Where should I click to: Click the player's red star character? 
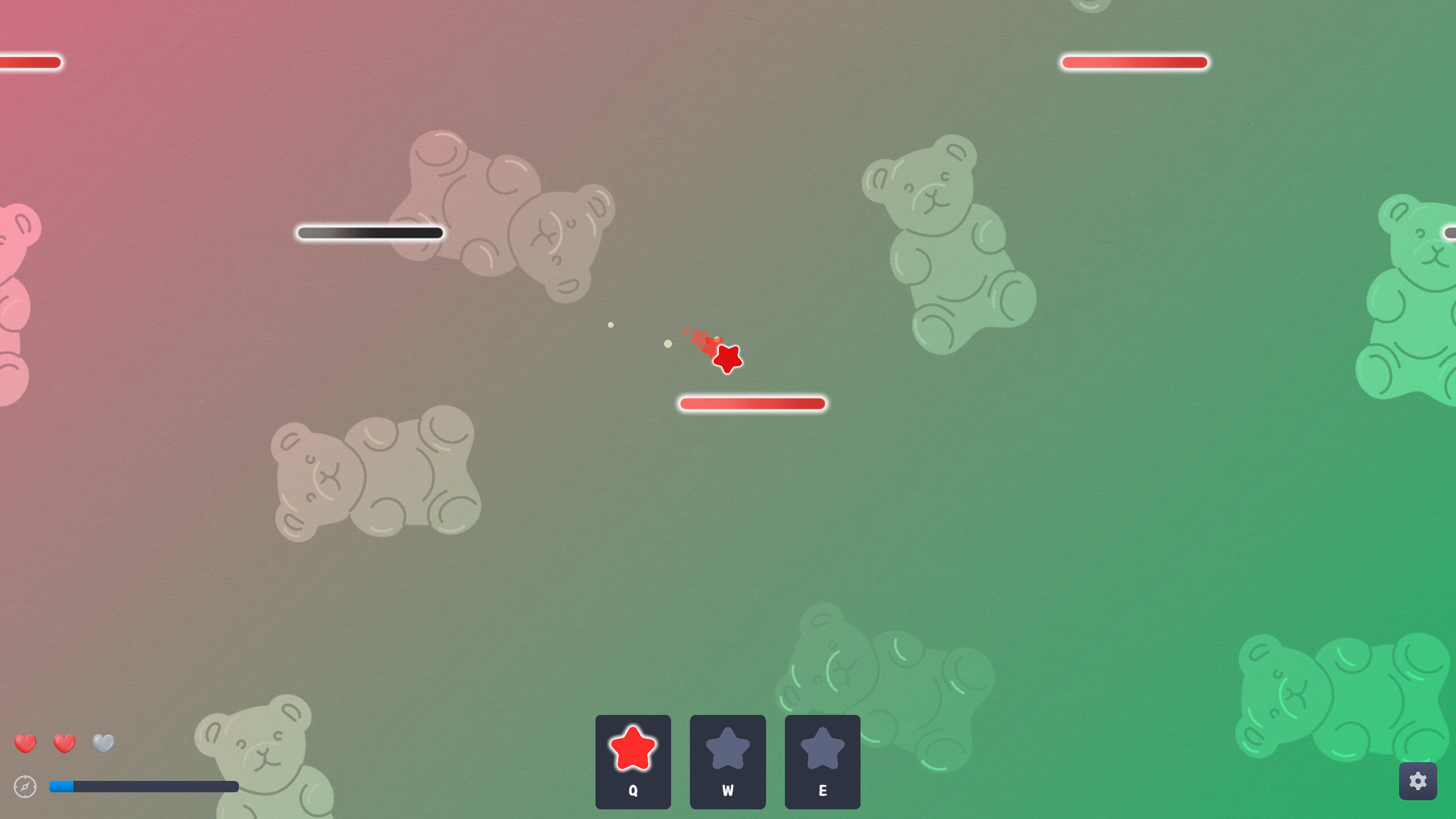pos(727,358)
